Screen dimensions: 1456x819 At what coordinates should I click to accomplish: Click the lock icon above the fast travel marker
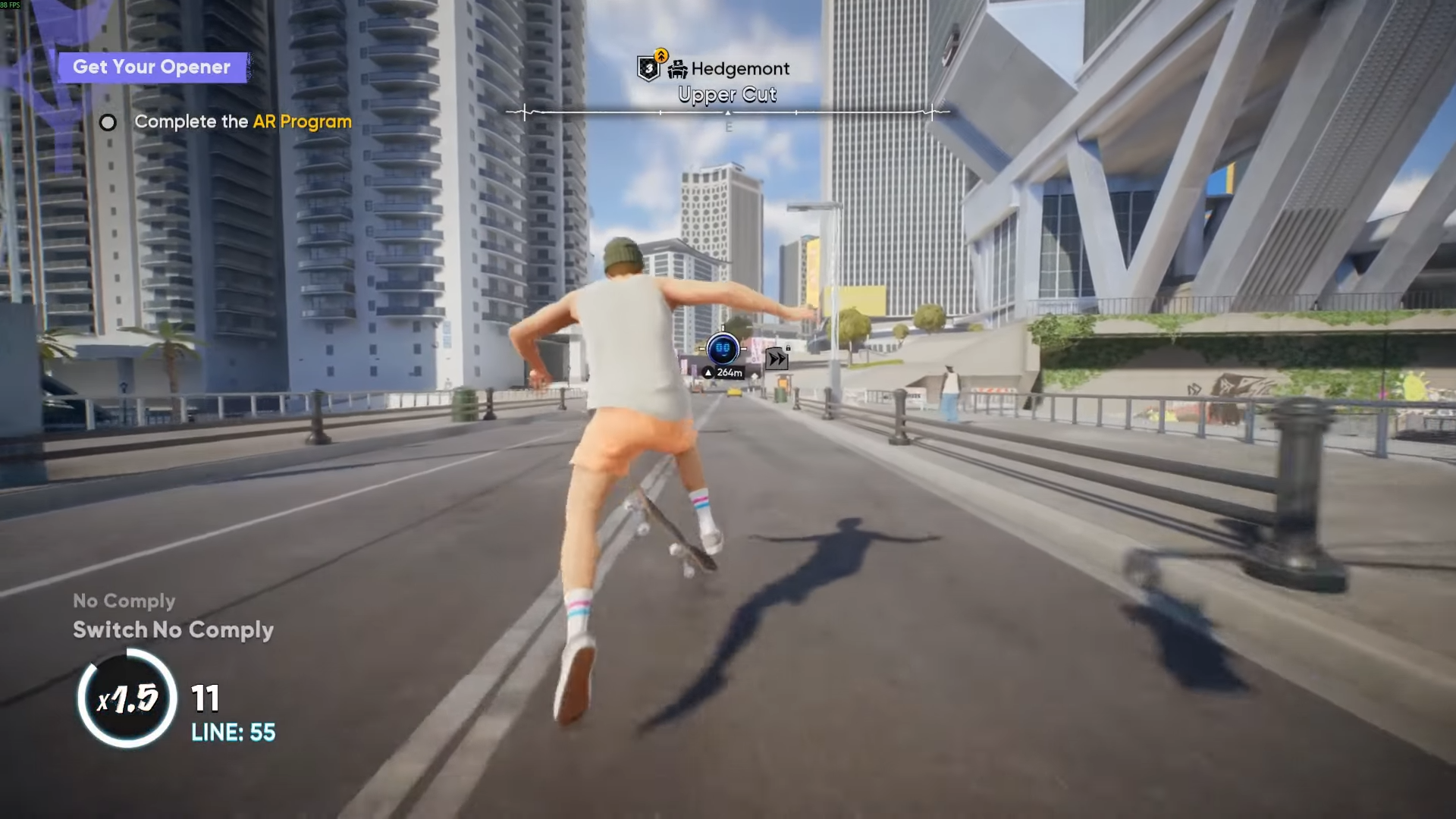[x=788, y=348]
